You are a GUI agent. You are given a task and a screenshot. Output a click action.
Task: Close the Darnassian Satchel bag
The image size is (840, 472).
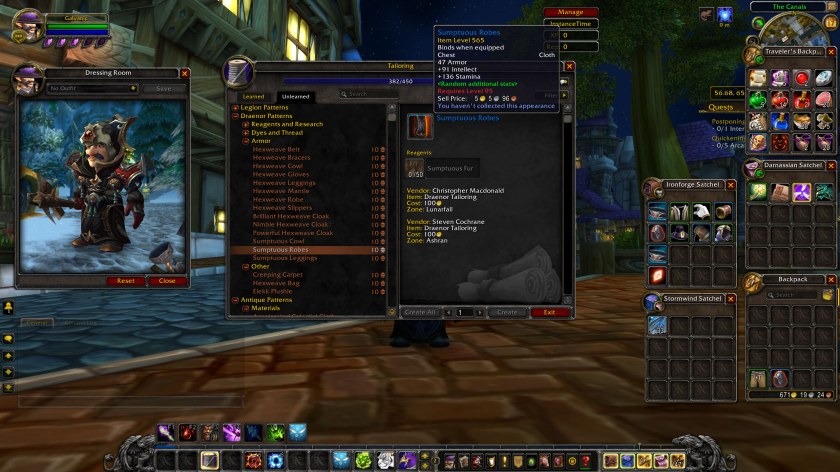pyautogui.click(x=831, y=165)
